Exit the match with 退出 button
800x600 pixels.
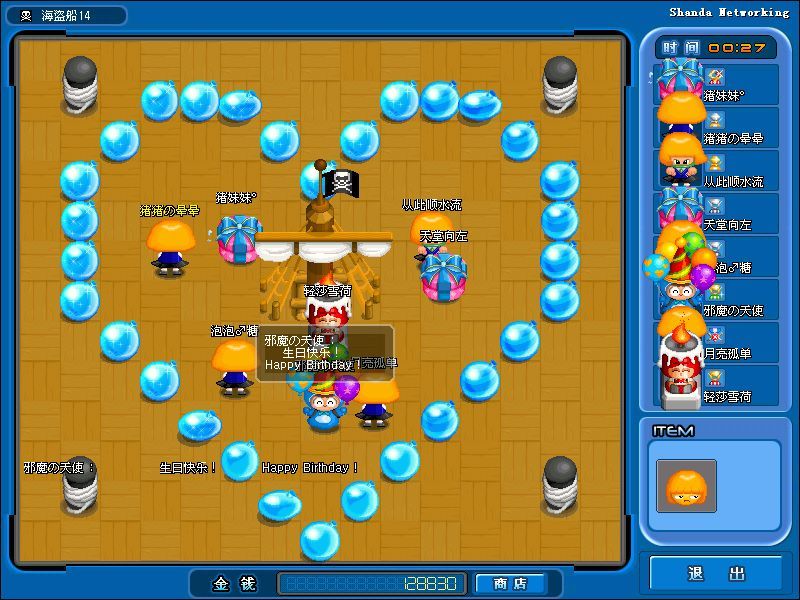click(x=716, y=573)
